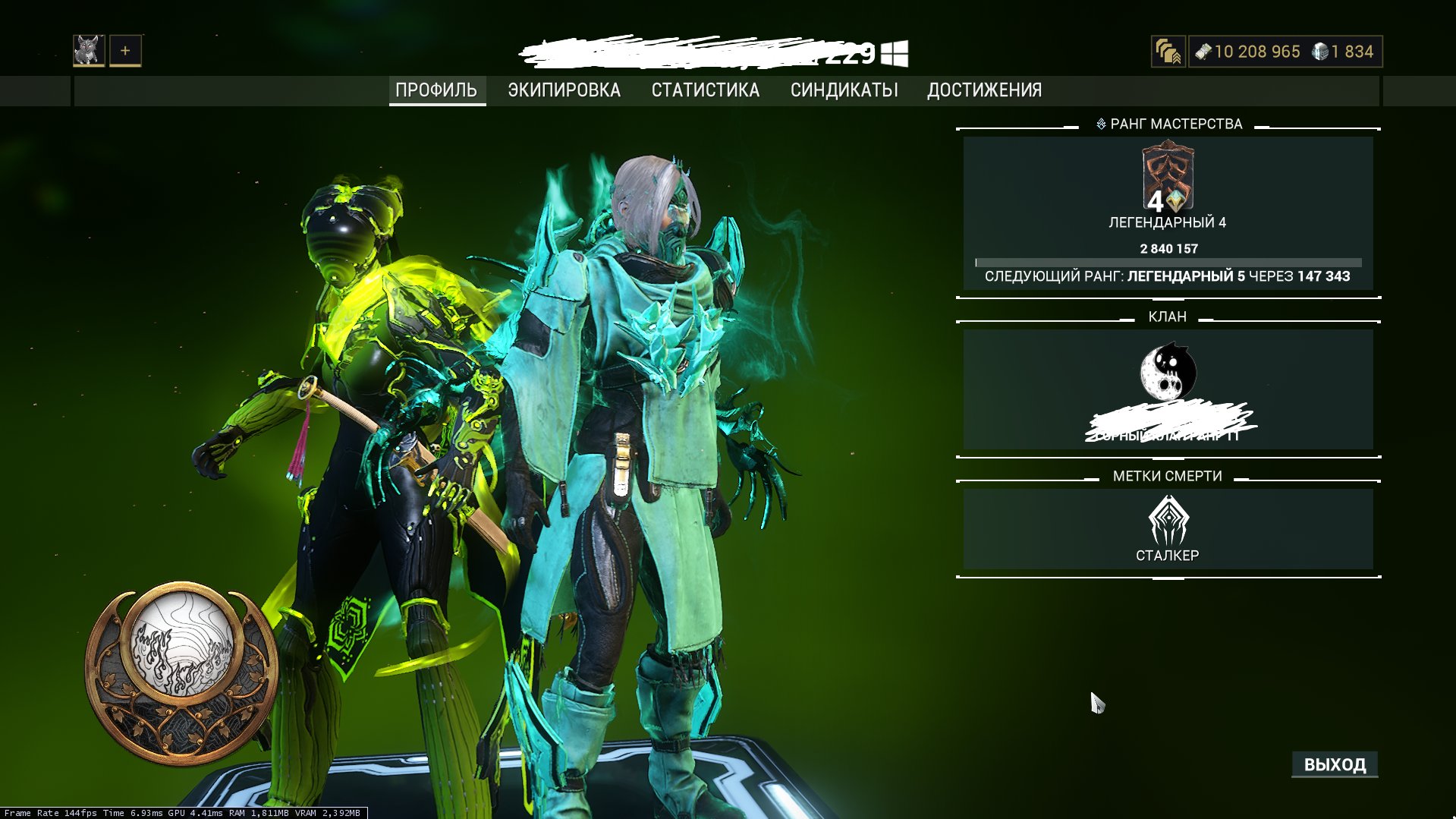Open the Legendary 4 mastery rank panel
1456x819 pixels.
(x=1168, y=213)
